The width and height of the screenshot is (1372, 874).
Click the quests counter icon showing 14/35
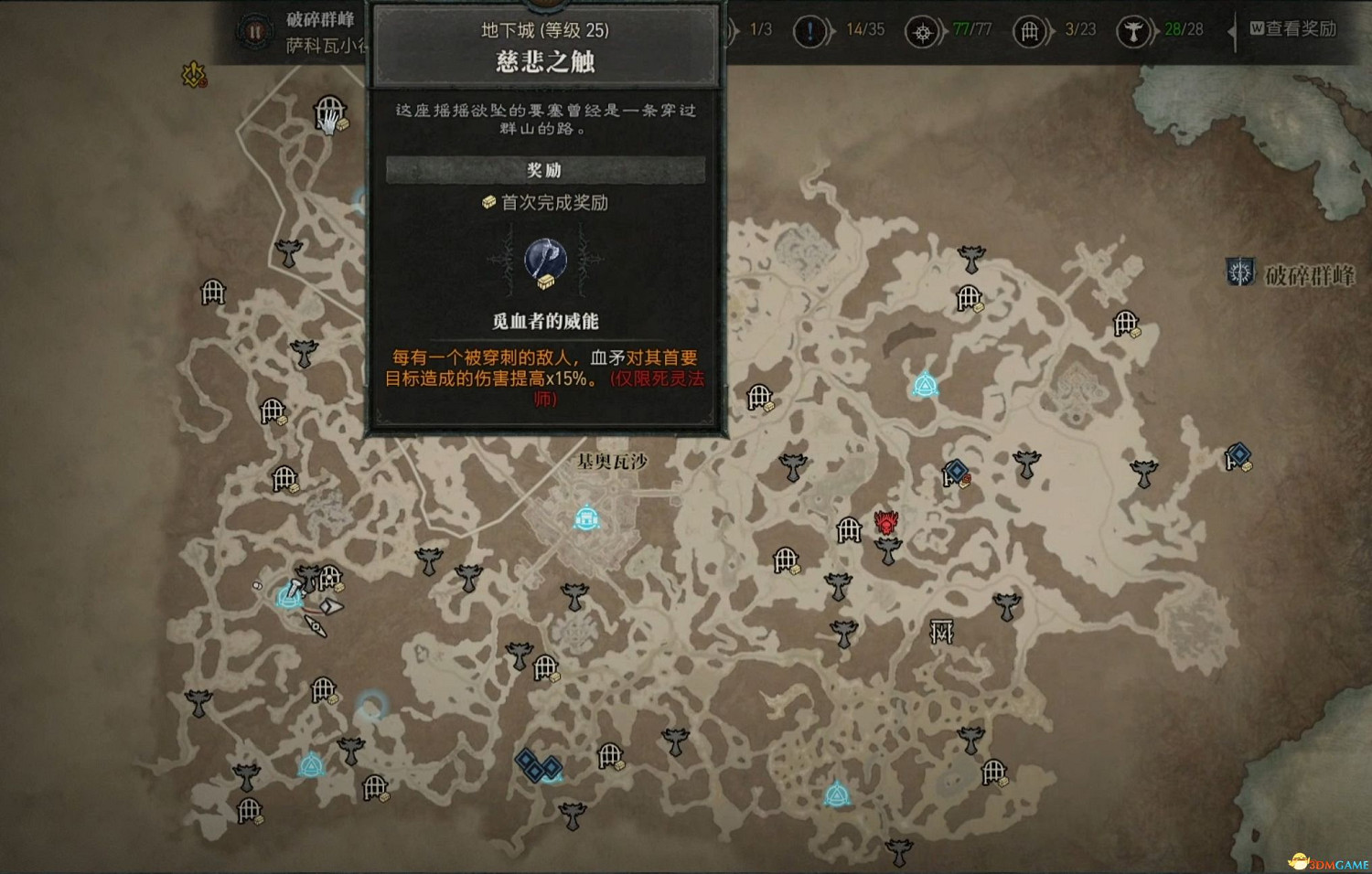[x=809, y=29]
